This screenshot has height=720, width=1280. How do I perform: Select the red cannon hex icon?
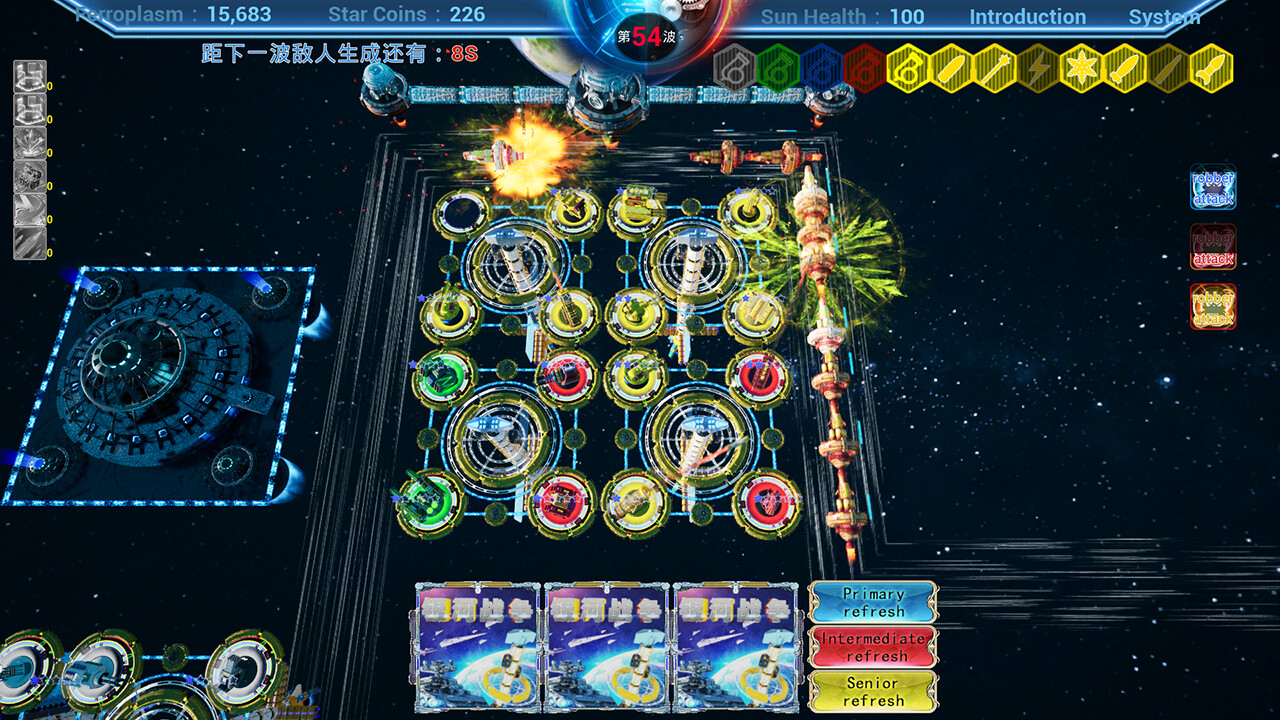tap(866, 68)
